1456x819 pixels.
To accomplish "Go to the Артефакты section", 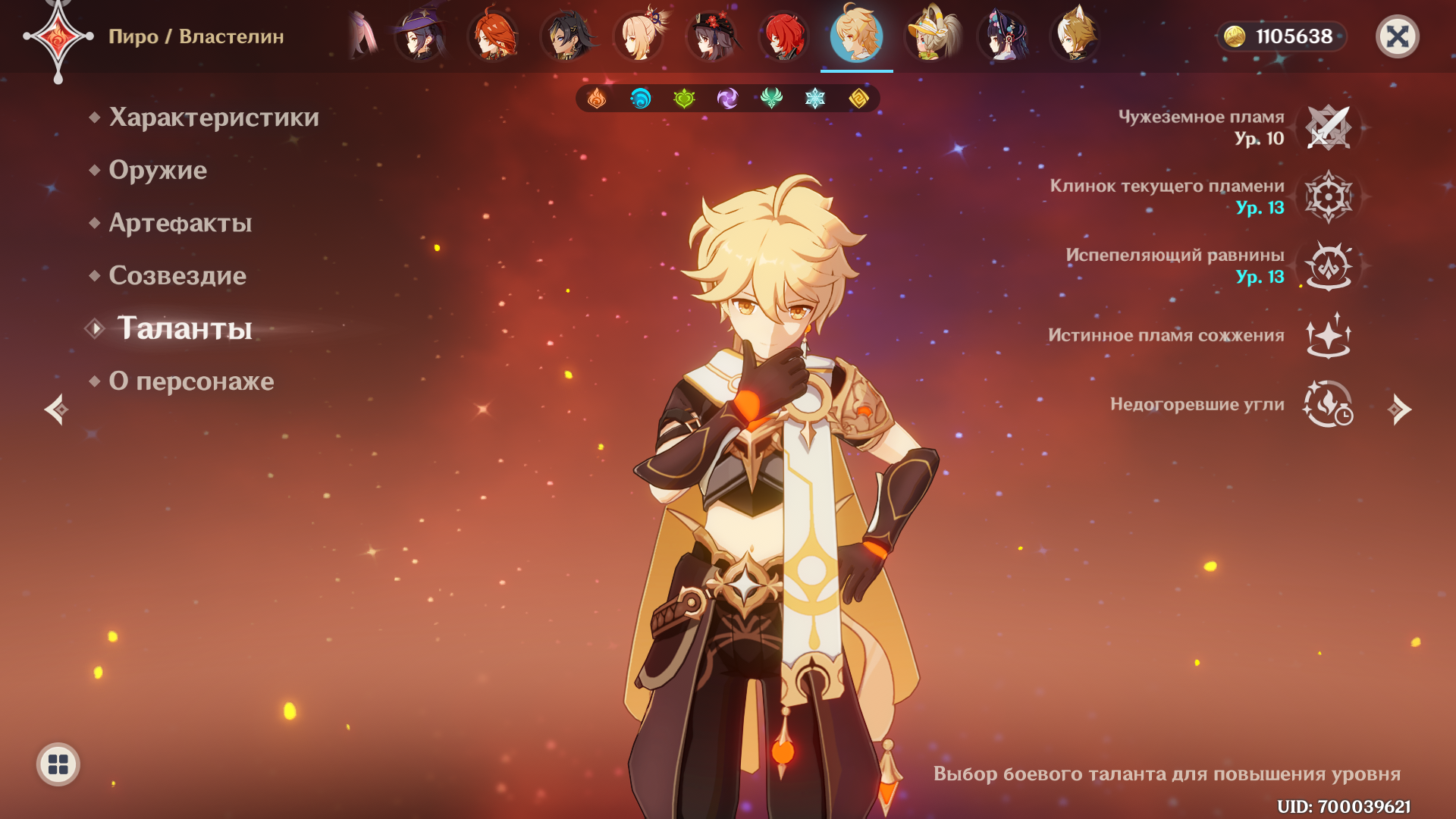I will (180, 223).
